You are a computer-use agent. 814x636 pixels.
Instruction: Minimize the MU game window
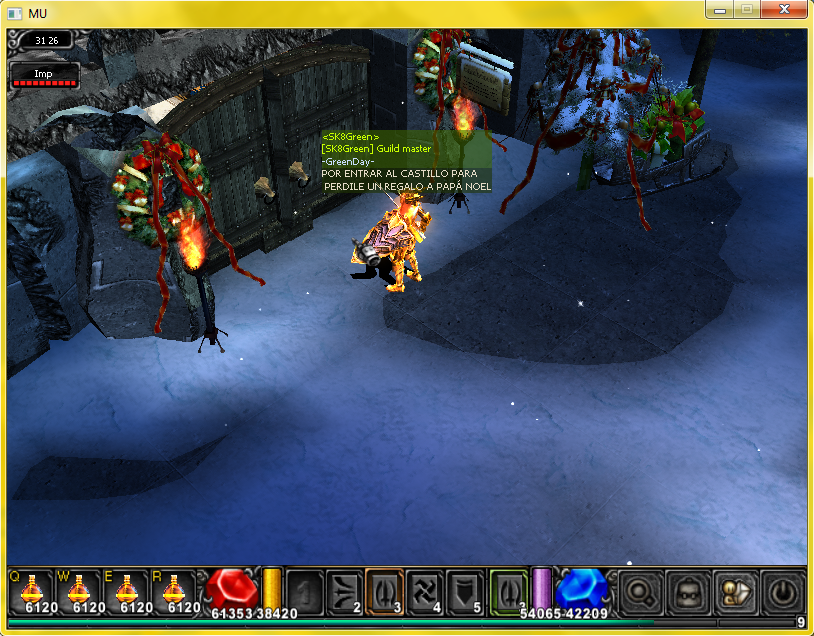720,9
